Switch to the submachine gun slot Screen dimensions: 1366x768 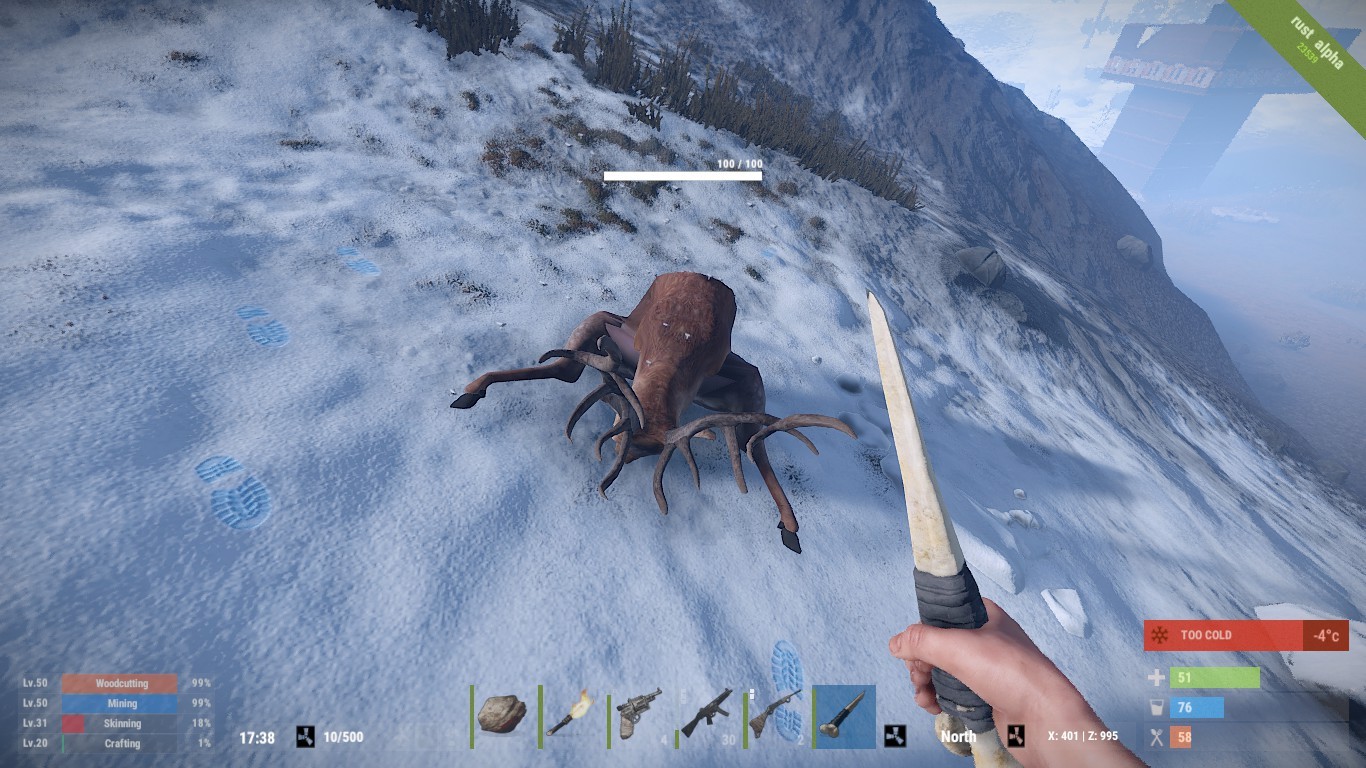[708, 714]
